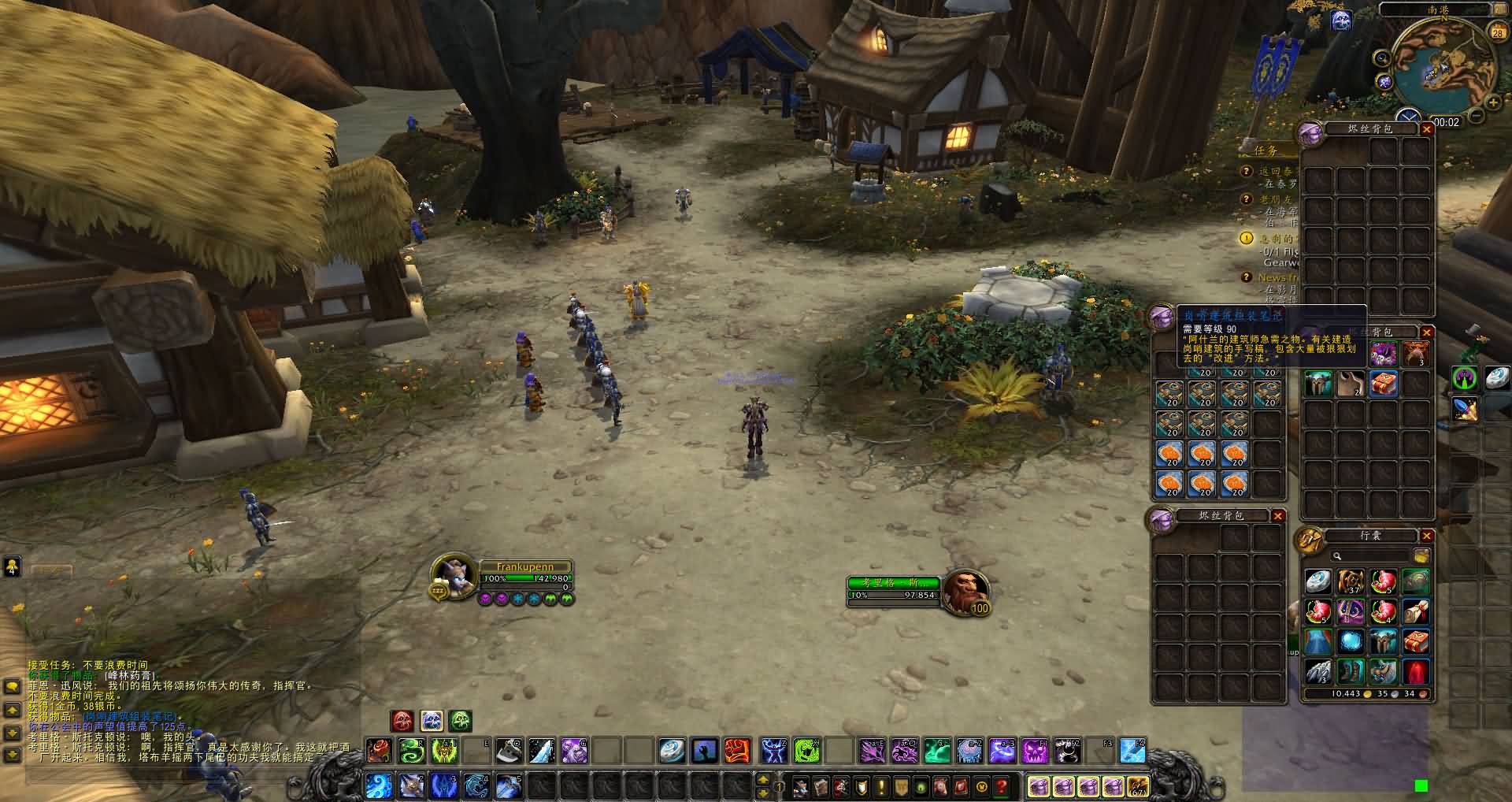Click the Frankupenn player portrait
The height and width of the screenshot is (802, 1512).
coord(455,576)
